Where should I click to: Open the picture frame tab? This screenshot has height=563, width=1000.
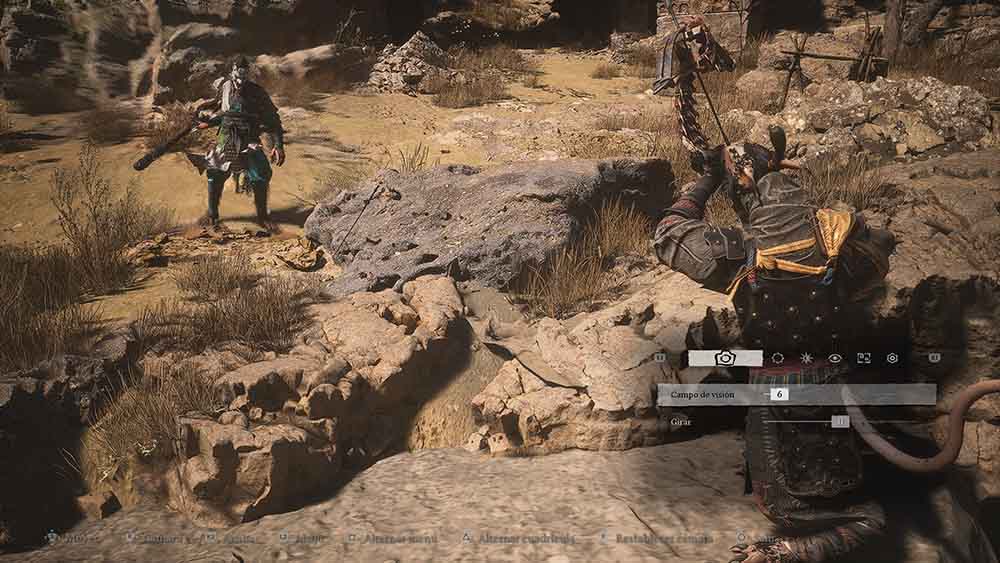coord(864,357)
